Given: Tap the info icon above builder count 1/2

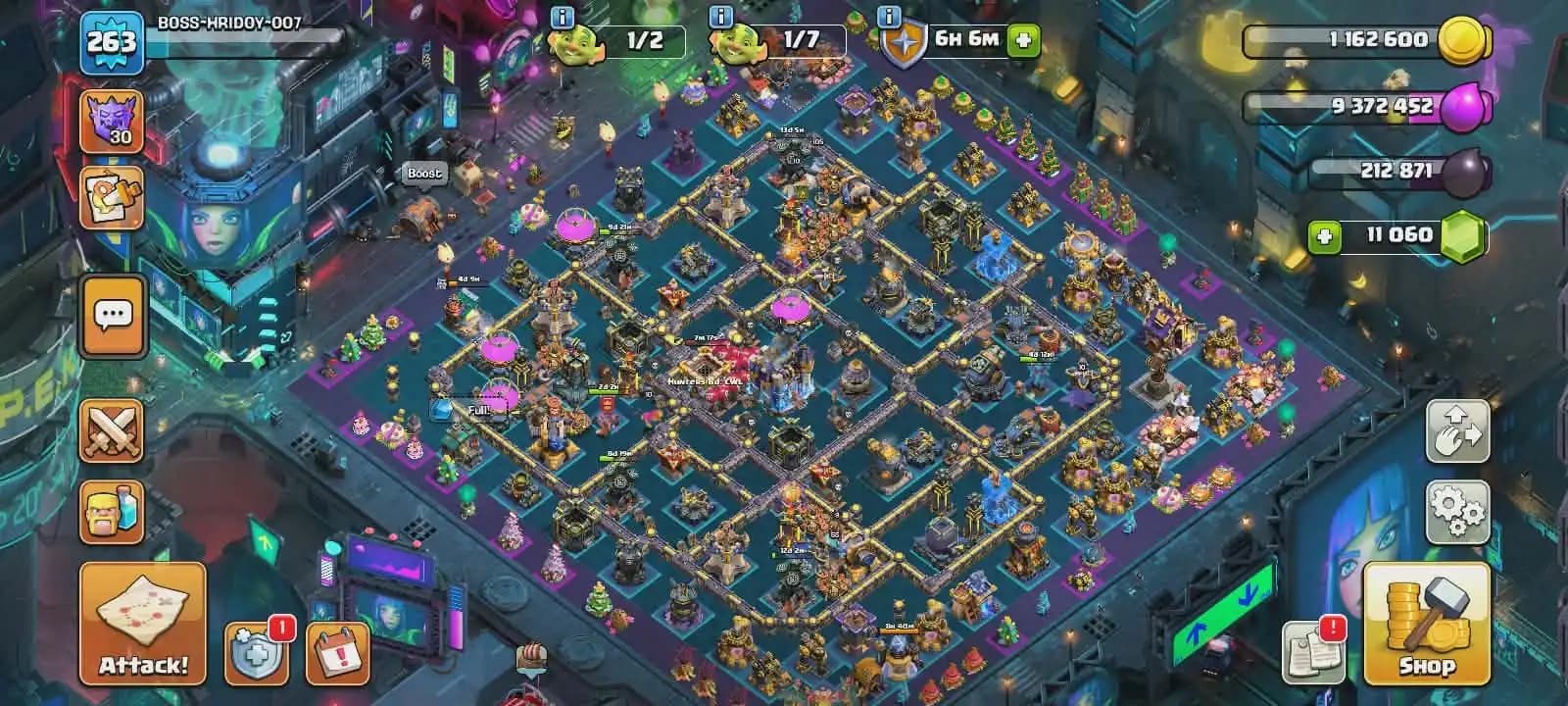Looking at the screenshot, I should 561,15.
